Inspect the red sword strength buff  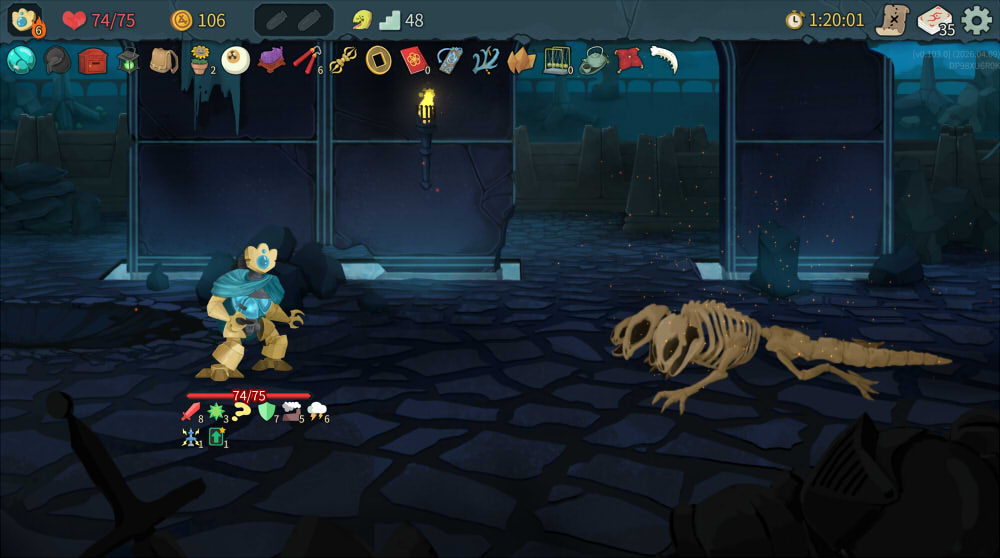(191, 412)
